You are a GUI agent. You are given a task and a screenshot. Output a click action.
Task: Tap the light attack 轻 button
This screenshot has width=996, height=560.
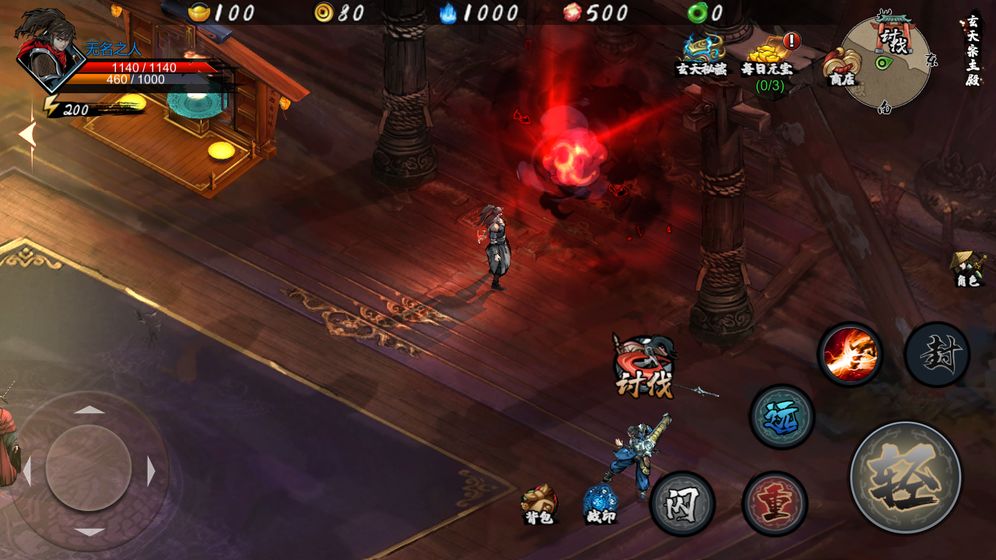(x=905, y=476)
